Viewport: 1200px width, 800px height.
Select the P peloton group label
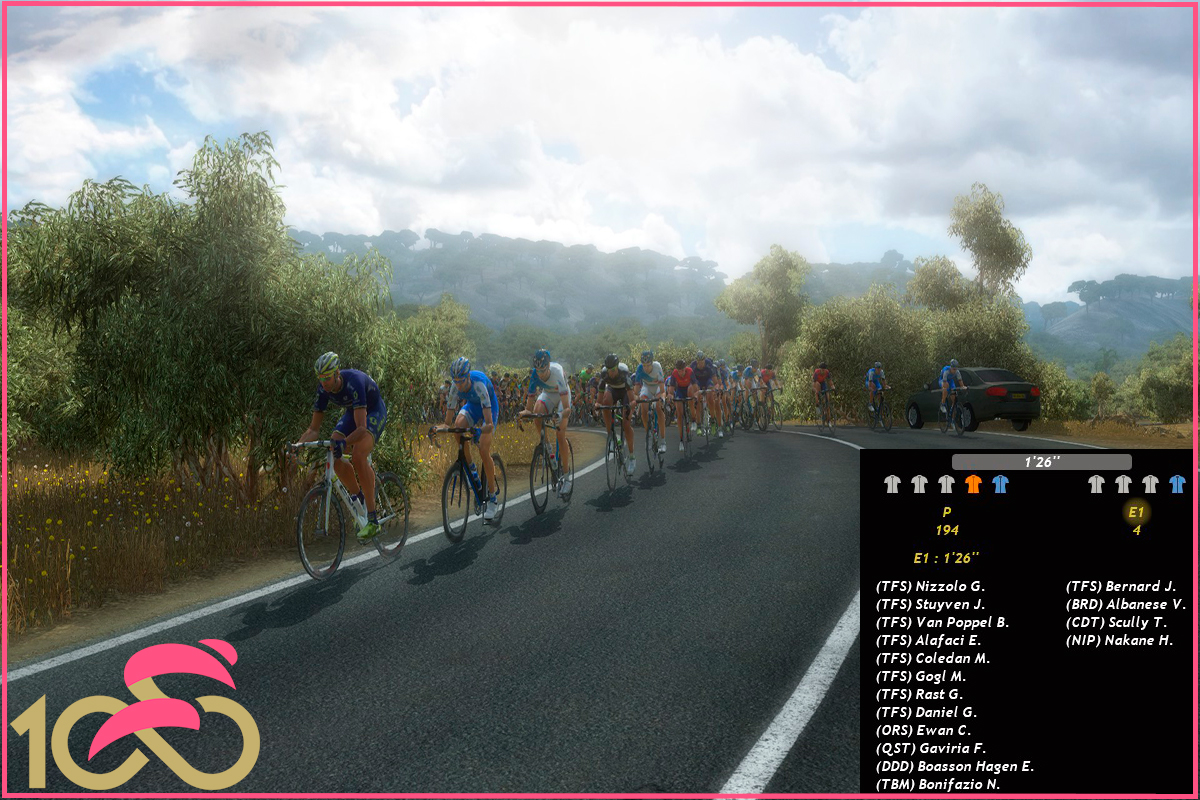pos(947,512)
